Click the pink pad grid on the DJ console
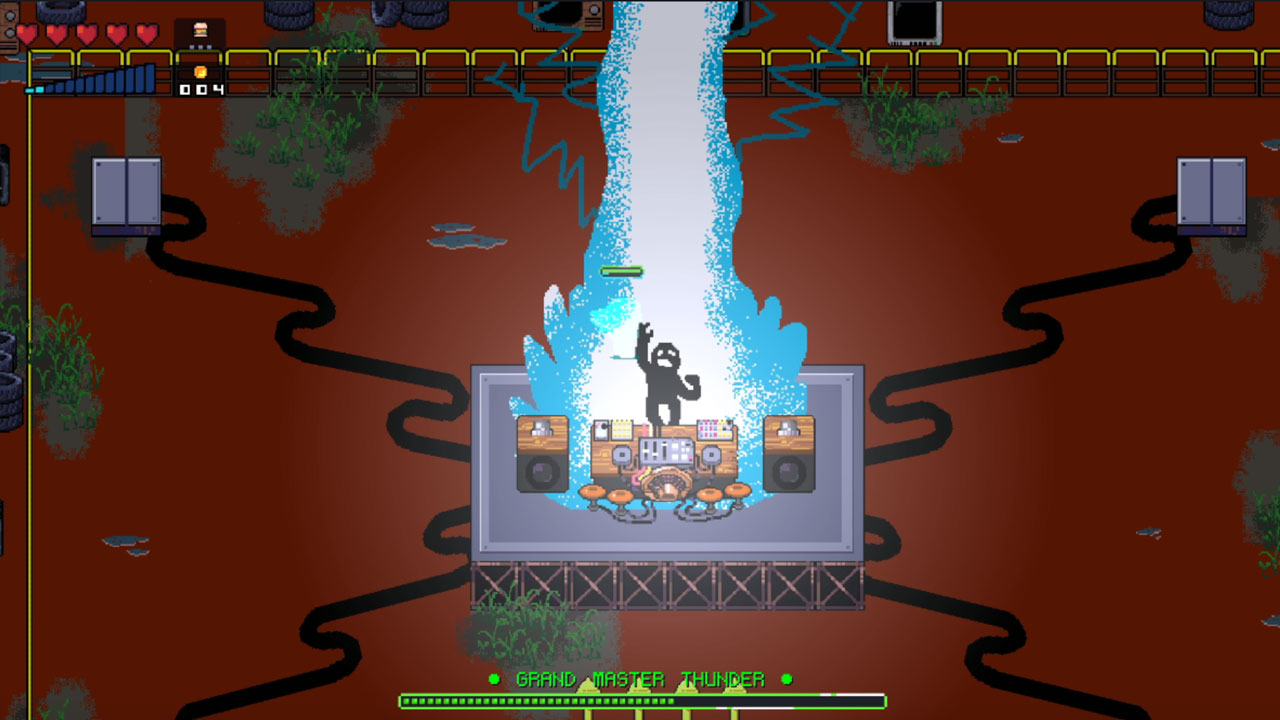Image resolution: width=1280 pixels, height=720 pixels. pos(712,428)
